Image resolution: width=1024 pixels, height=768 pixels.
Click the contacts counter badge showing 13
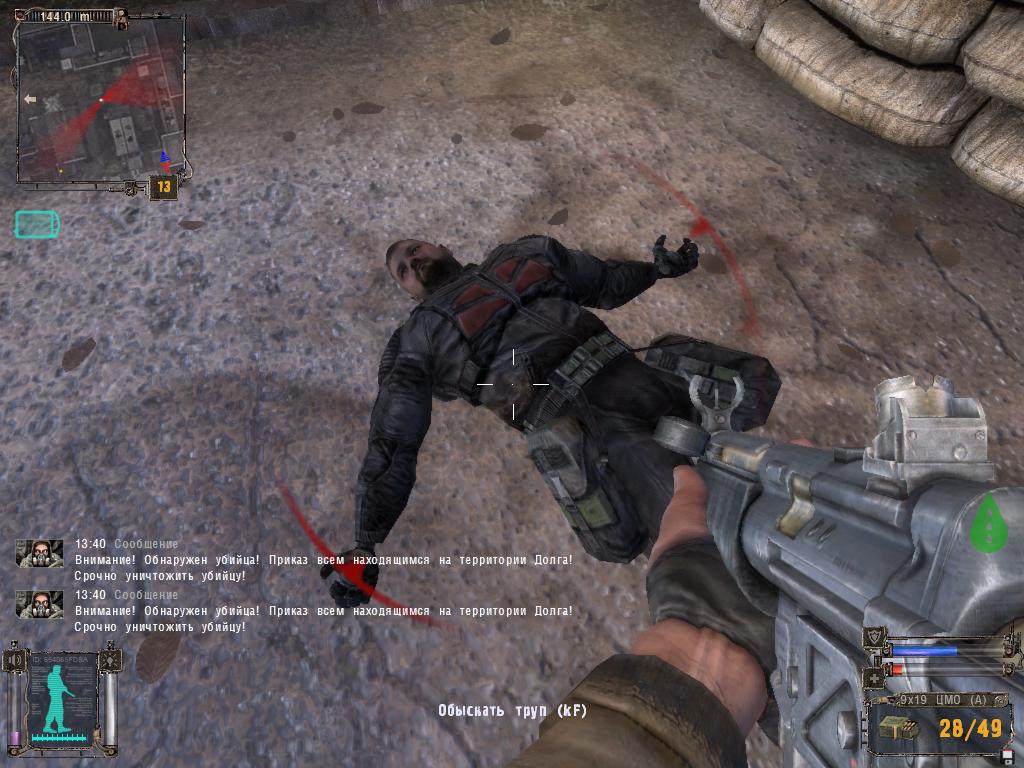(164, 186)
